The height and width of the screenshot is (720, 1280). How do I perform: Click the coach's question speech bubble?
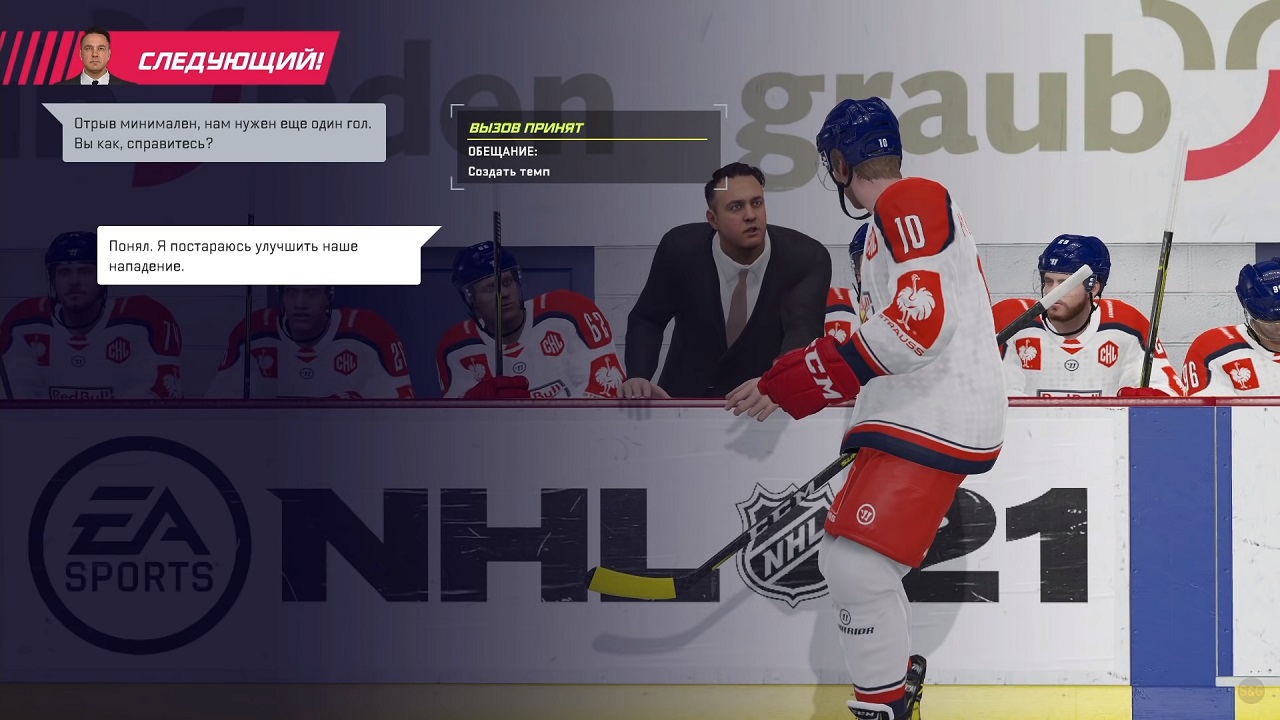tap(223, 133)
